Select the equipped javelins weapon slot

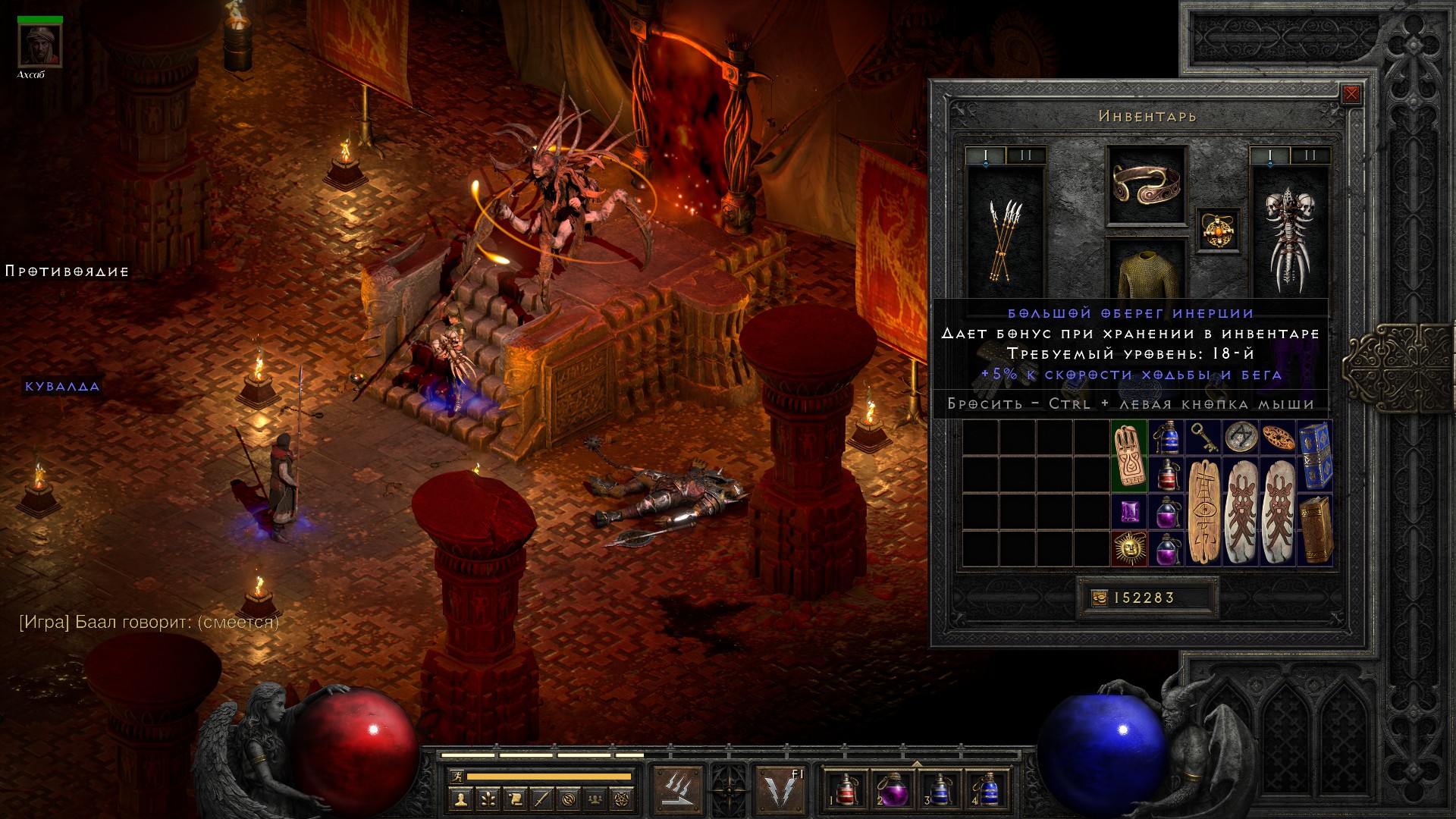click(1005, 239)
